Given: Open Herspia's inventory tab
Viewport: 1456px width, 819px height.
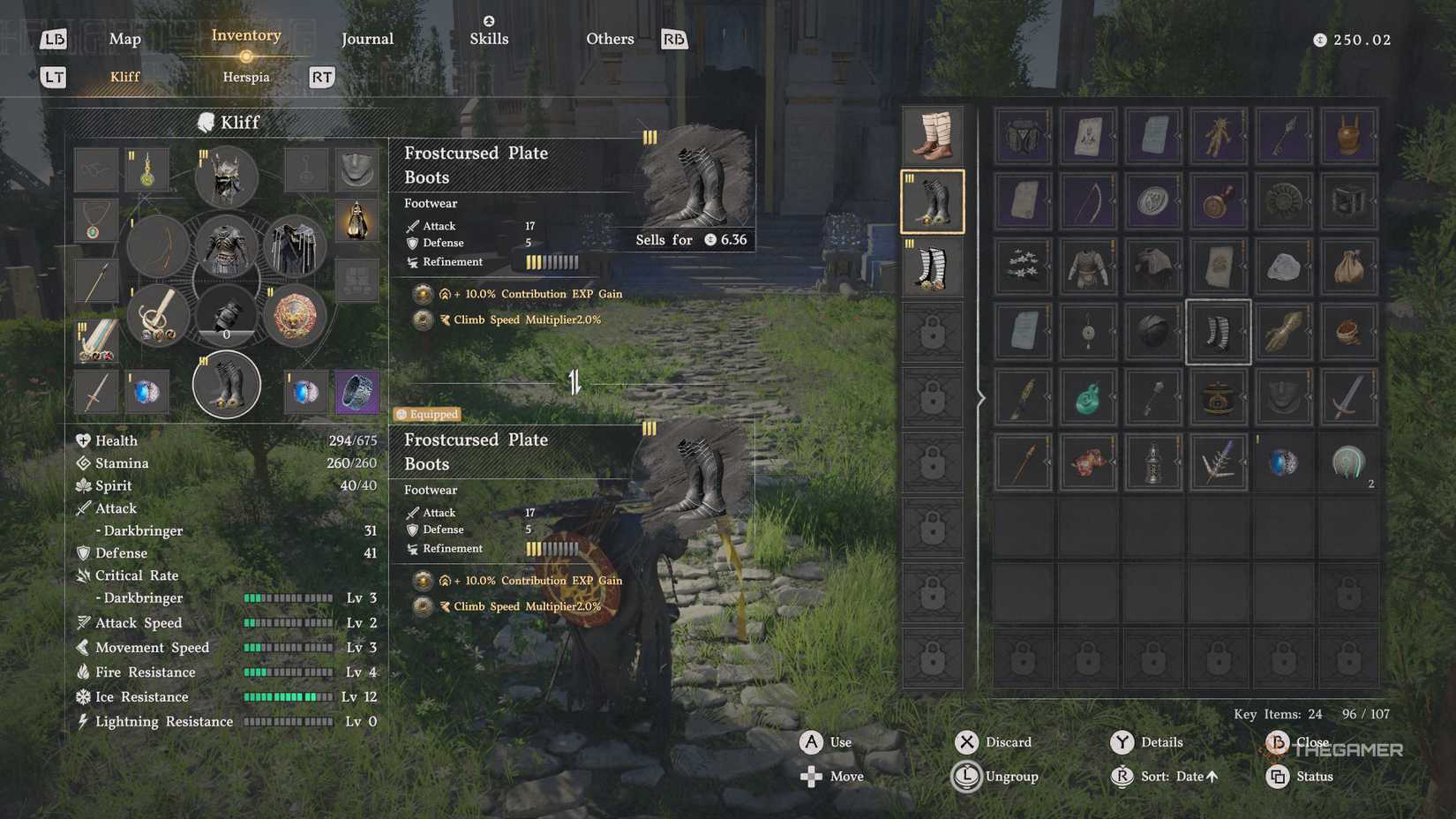Looking at the screenshot, I should click(245, 77).
